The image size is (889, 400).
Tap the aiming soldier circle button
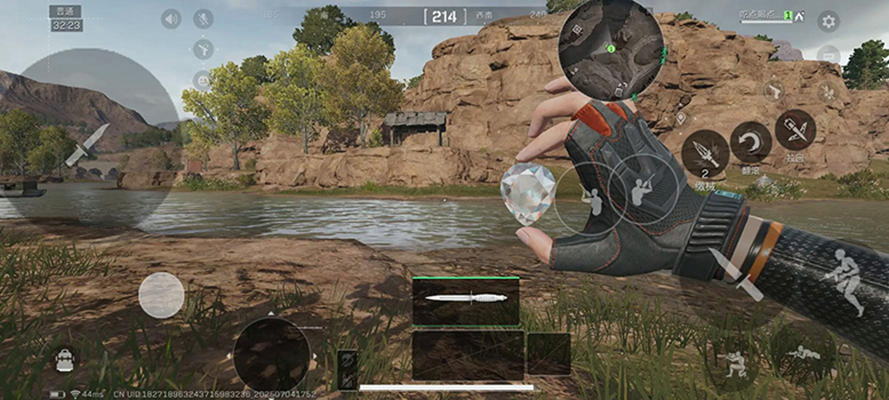point(640,187)
